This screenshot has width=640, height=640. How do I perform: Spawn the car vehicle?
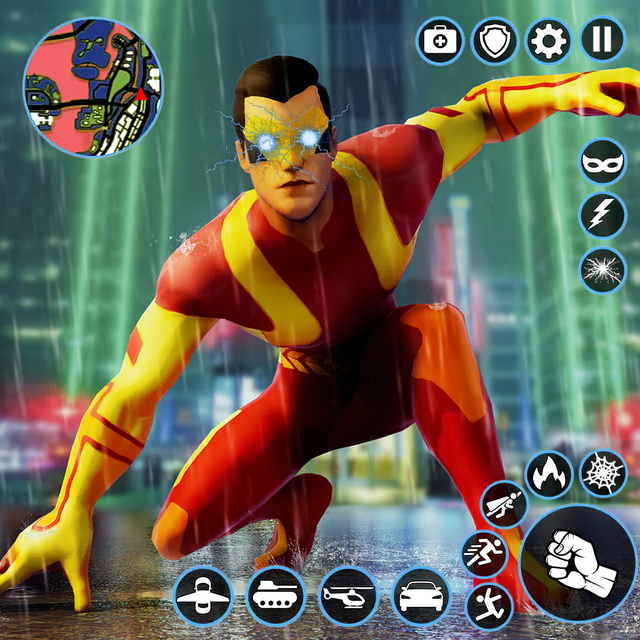pyautogui.click(x=421, y=597)
